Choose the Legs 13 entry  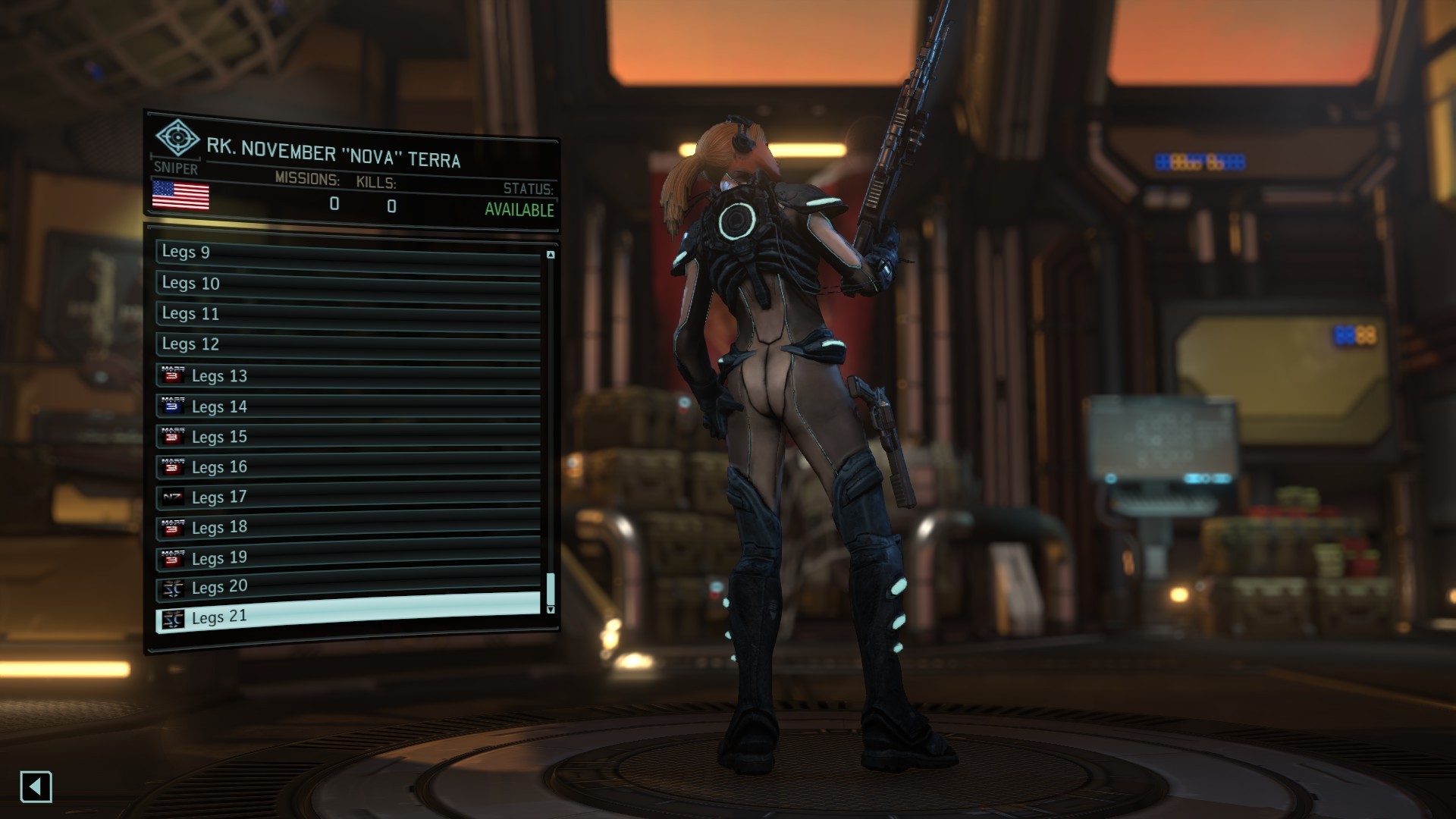[347, 376]
